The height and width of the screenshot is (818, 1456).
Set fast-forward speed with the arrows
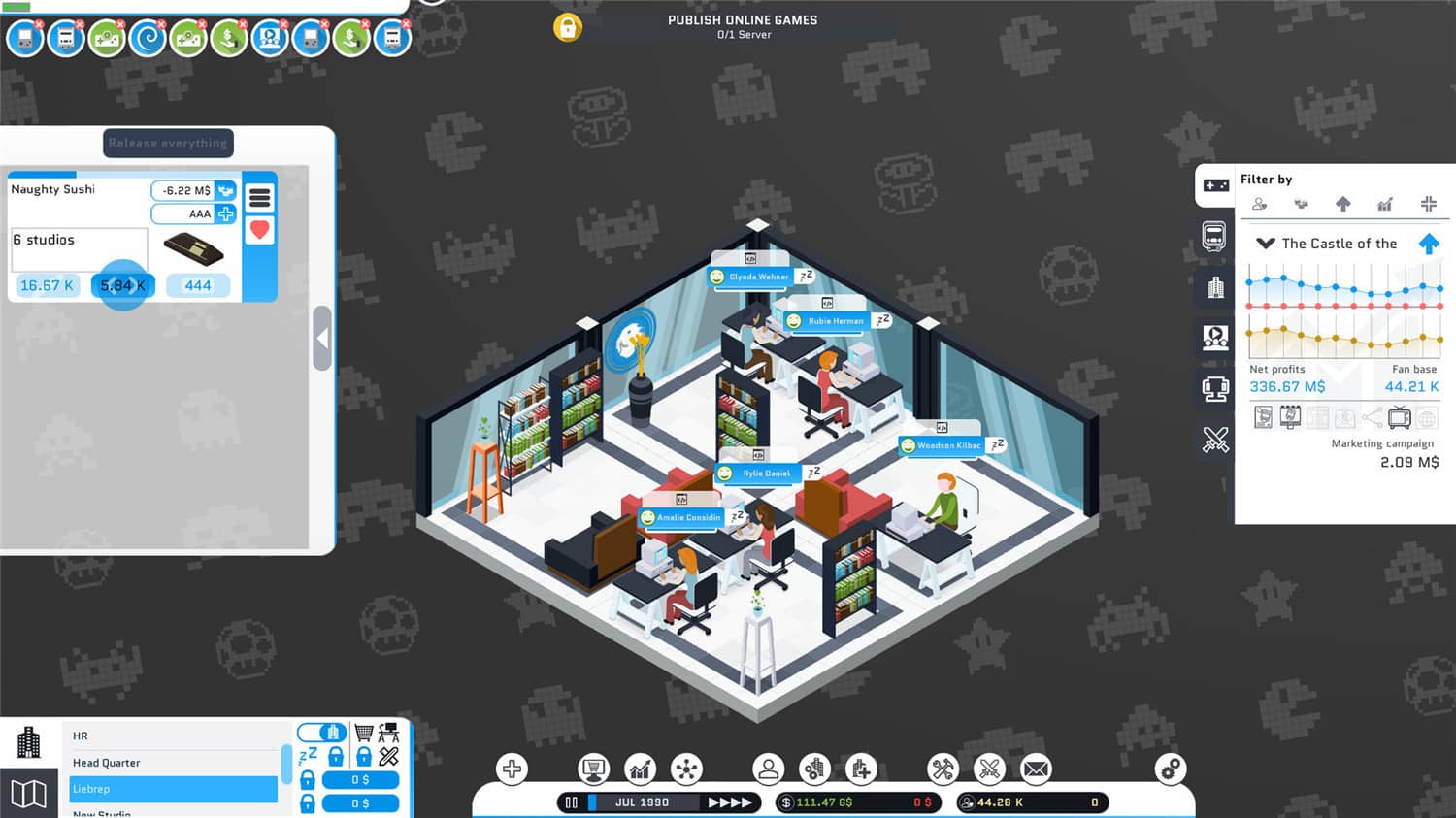(729, 802)
